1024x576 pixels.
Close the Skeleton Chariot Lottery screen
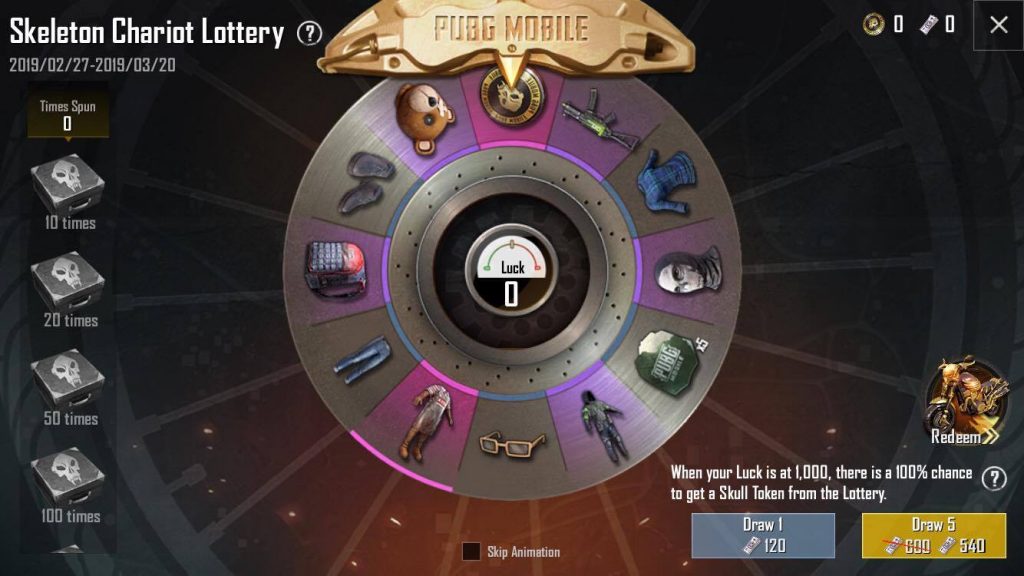(x=998, y=26)
